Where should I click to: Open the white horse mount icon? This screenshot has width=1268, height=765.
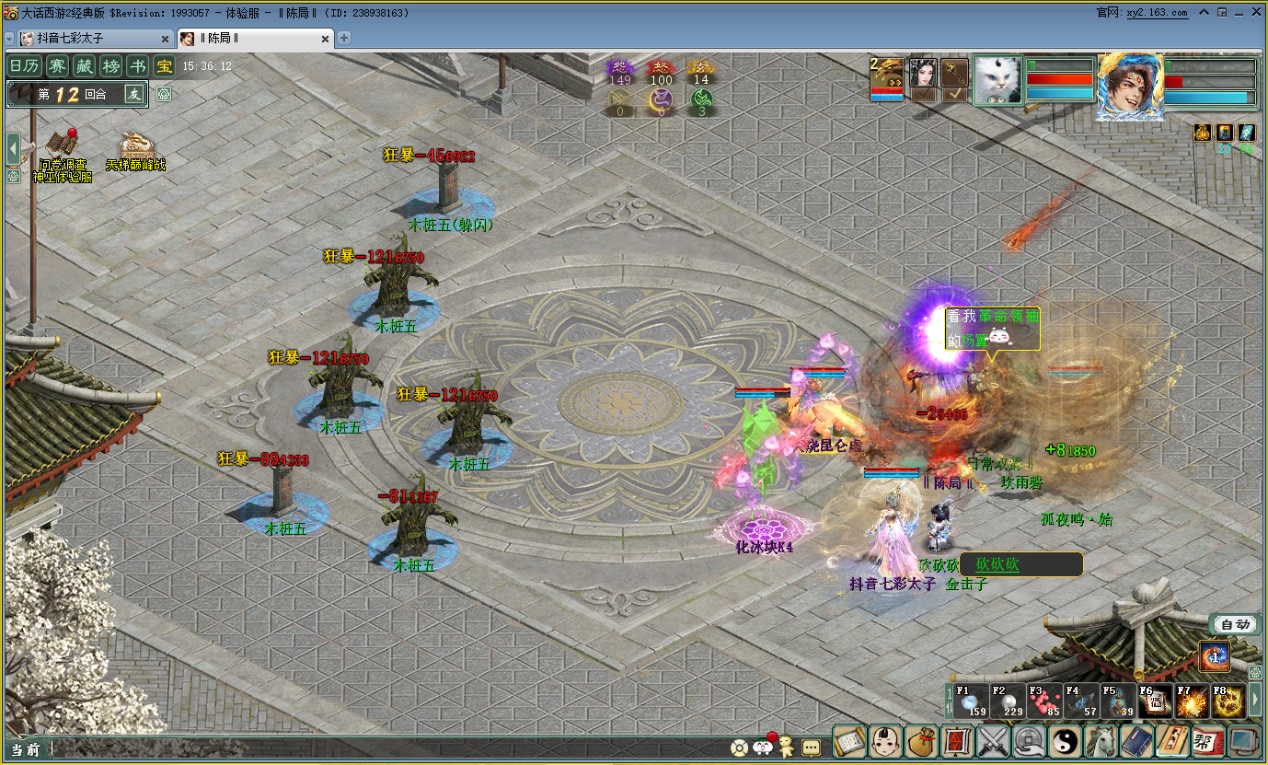pyautogui.click(x=1101, y=741)
